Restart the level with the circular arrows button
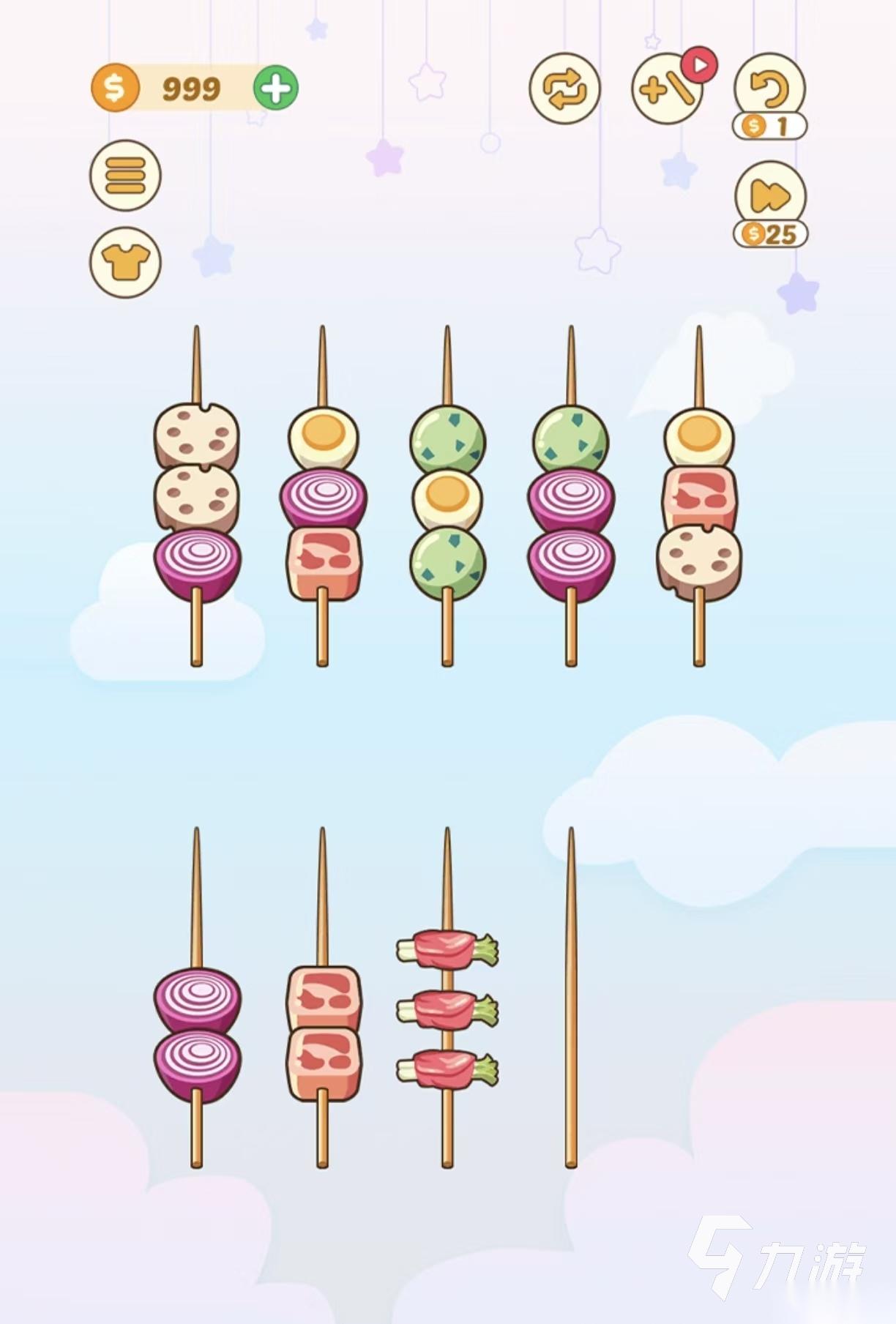The height and width of the screenshot is (1324, 896). 564,89
